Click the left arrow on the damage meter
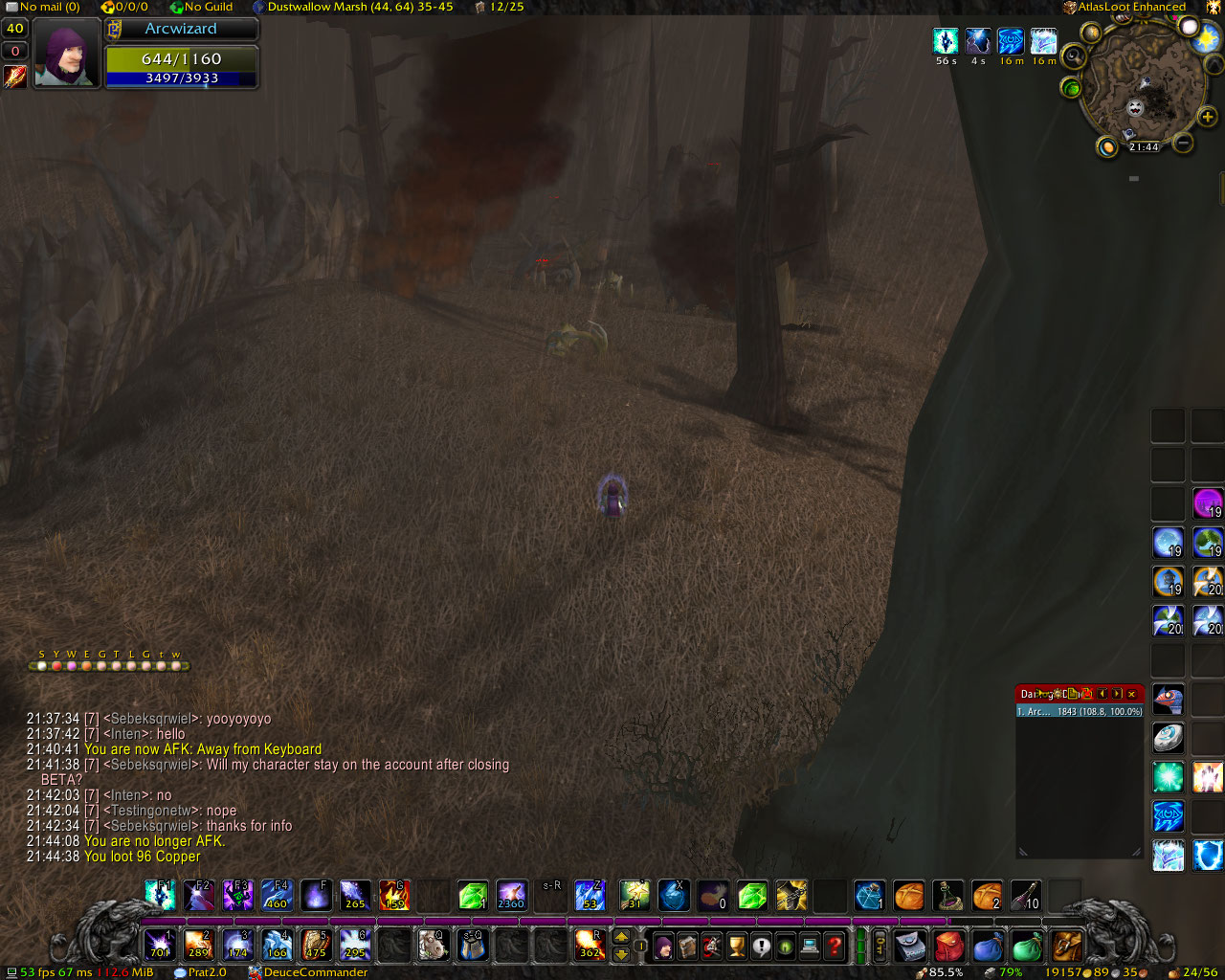 point(1102,694)
